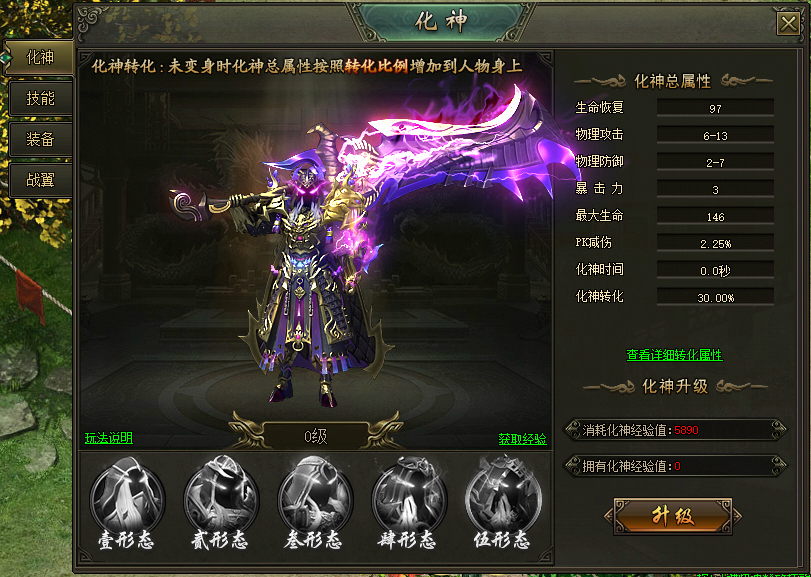811x577 pixels.
Task: Switch to the 化神 tab
Action: 40,57
